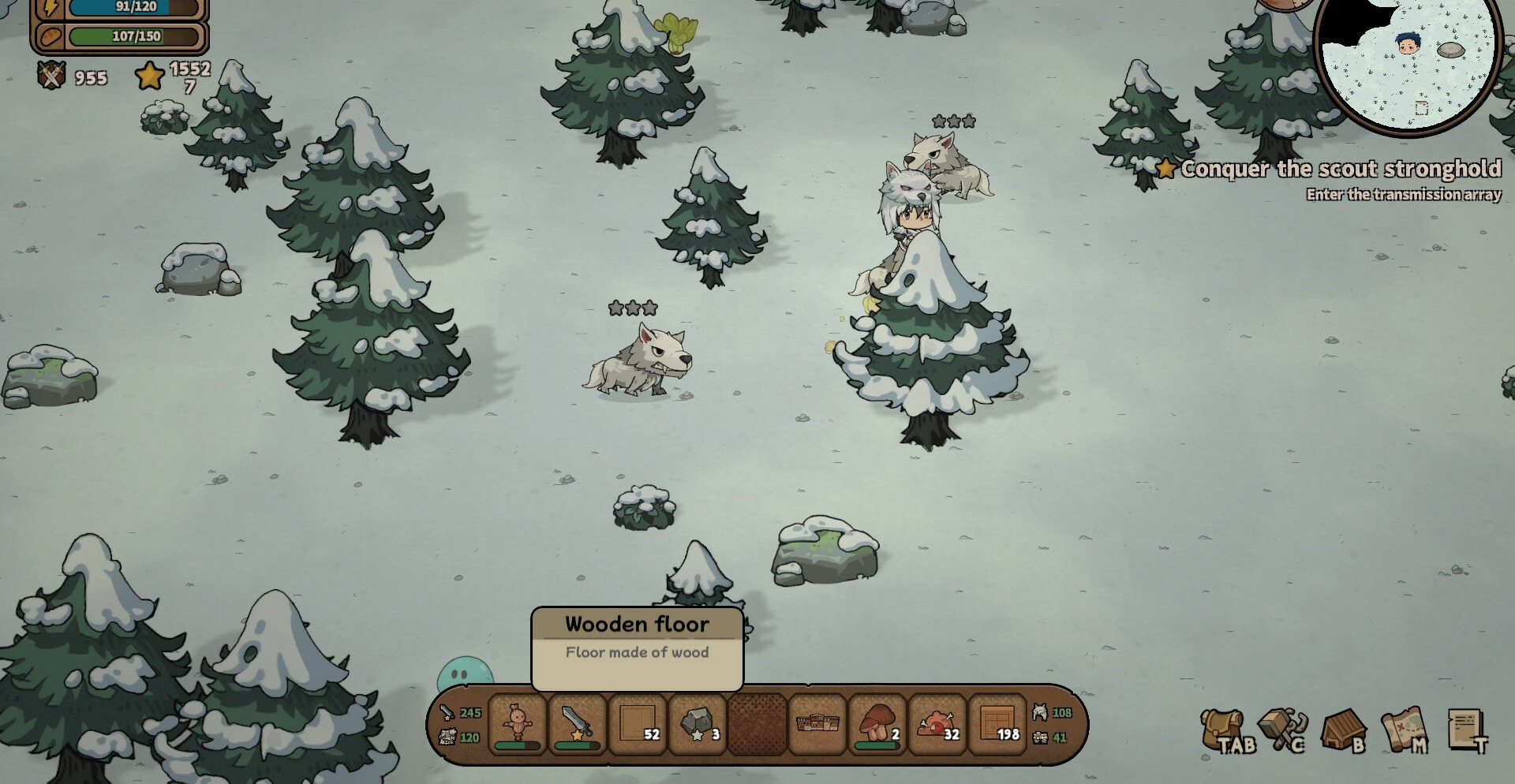This screenshot has height=784, width=1515.
Task: Select the wooden plank stack of 52
Action: click(x=638, y=724)
